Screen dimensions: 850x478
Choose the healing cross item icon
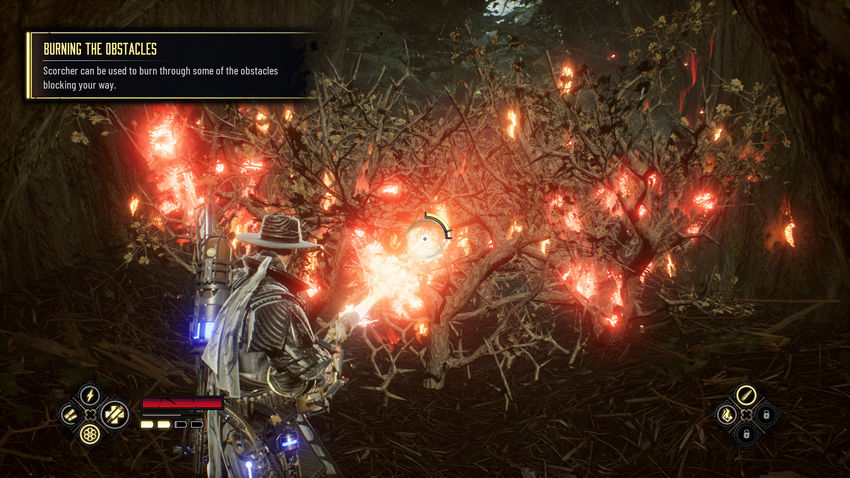(116, 412)
